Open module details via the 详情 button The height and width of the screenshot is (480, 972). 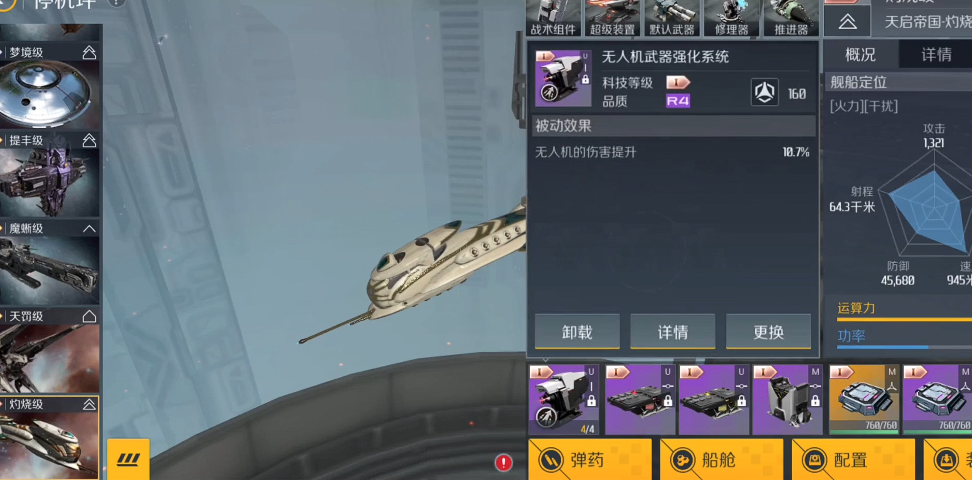click(x=672, y=331)
